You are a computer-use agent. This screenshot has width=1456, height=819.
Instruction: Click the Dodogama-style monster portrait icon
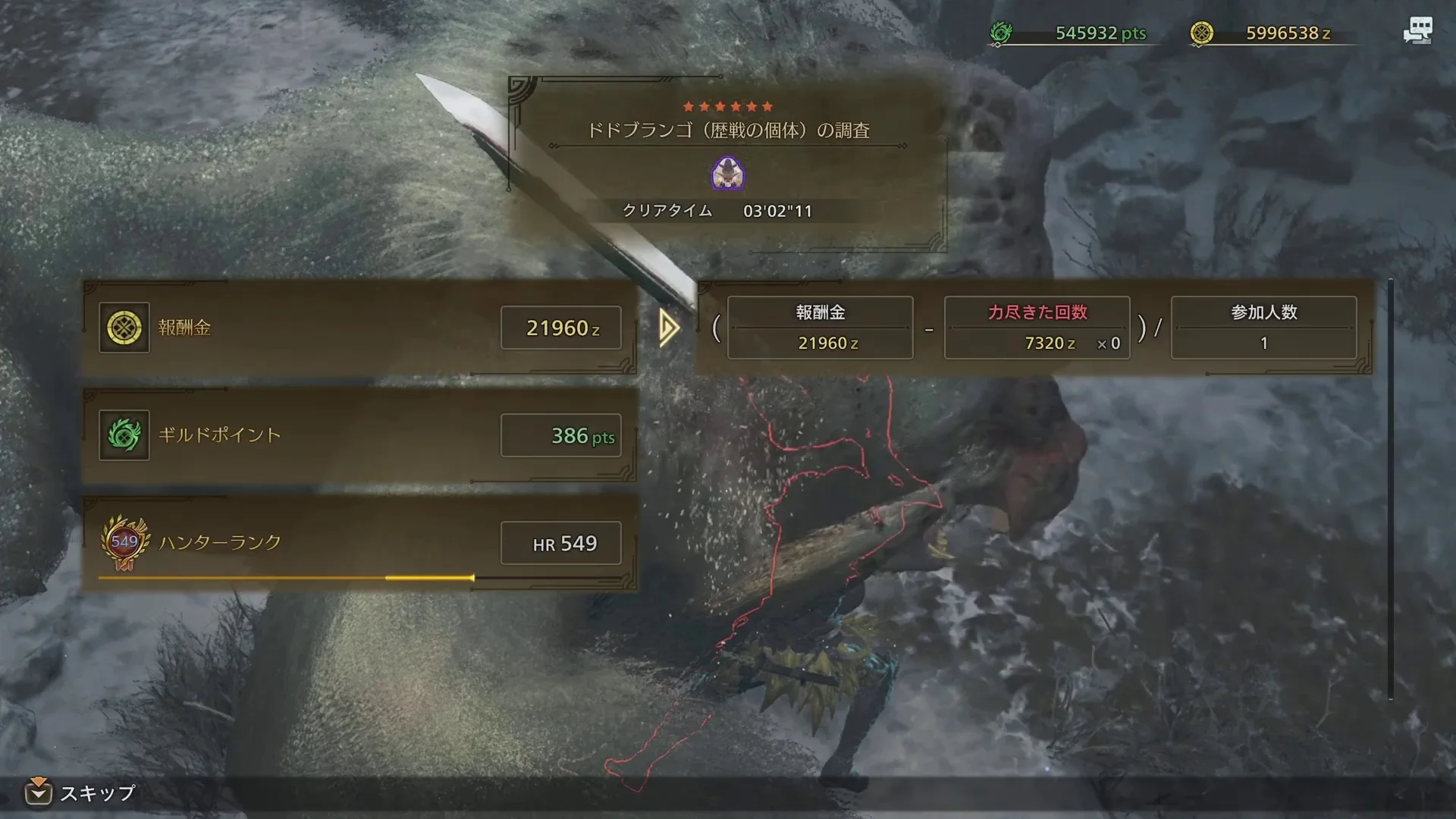(x=727, y=174)
